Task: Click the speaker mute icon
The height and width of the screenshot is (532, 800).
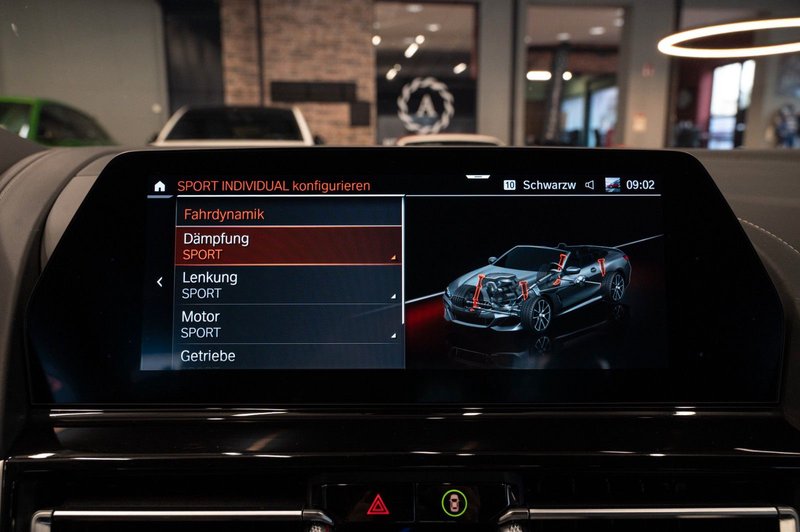Action: (590, 185)
